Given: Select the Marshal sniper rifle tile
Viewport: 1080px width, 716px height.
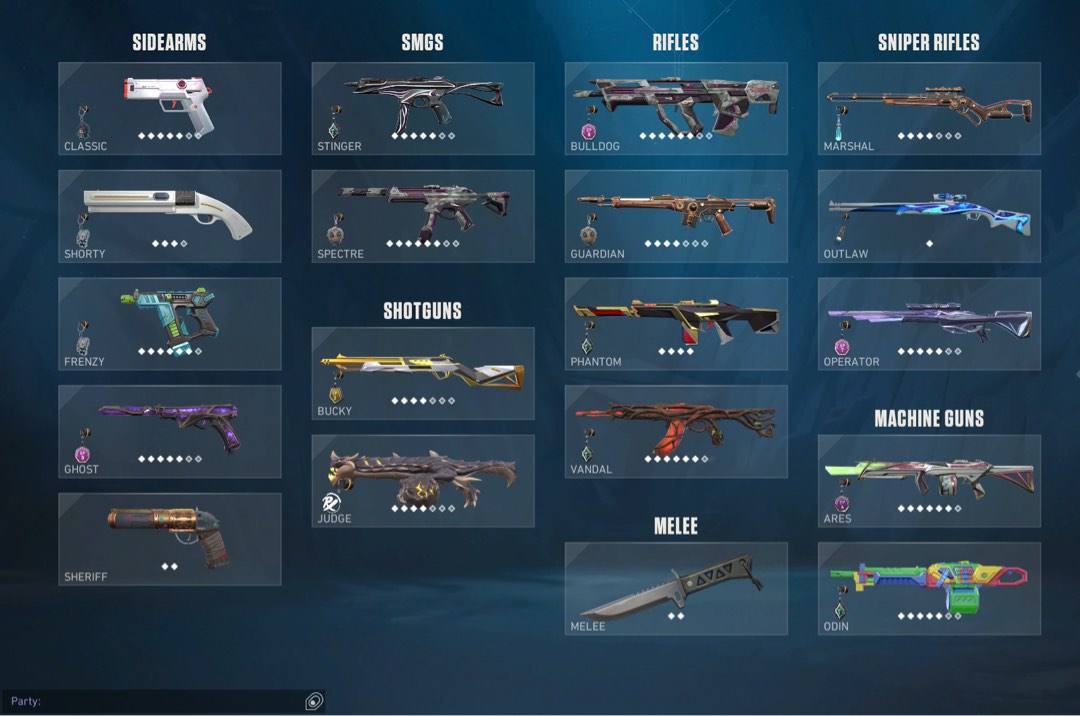Looking at the screenshot, I should coord(929,108).
